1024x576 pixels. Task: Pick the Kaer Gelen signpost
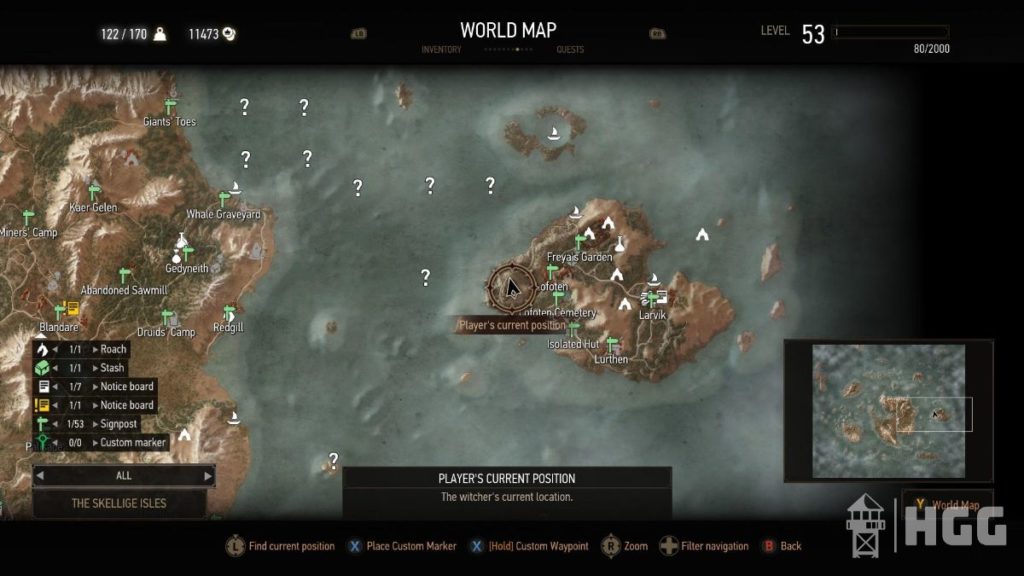(94, 191)
